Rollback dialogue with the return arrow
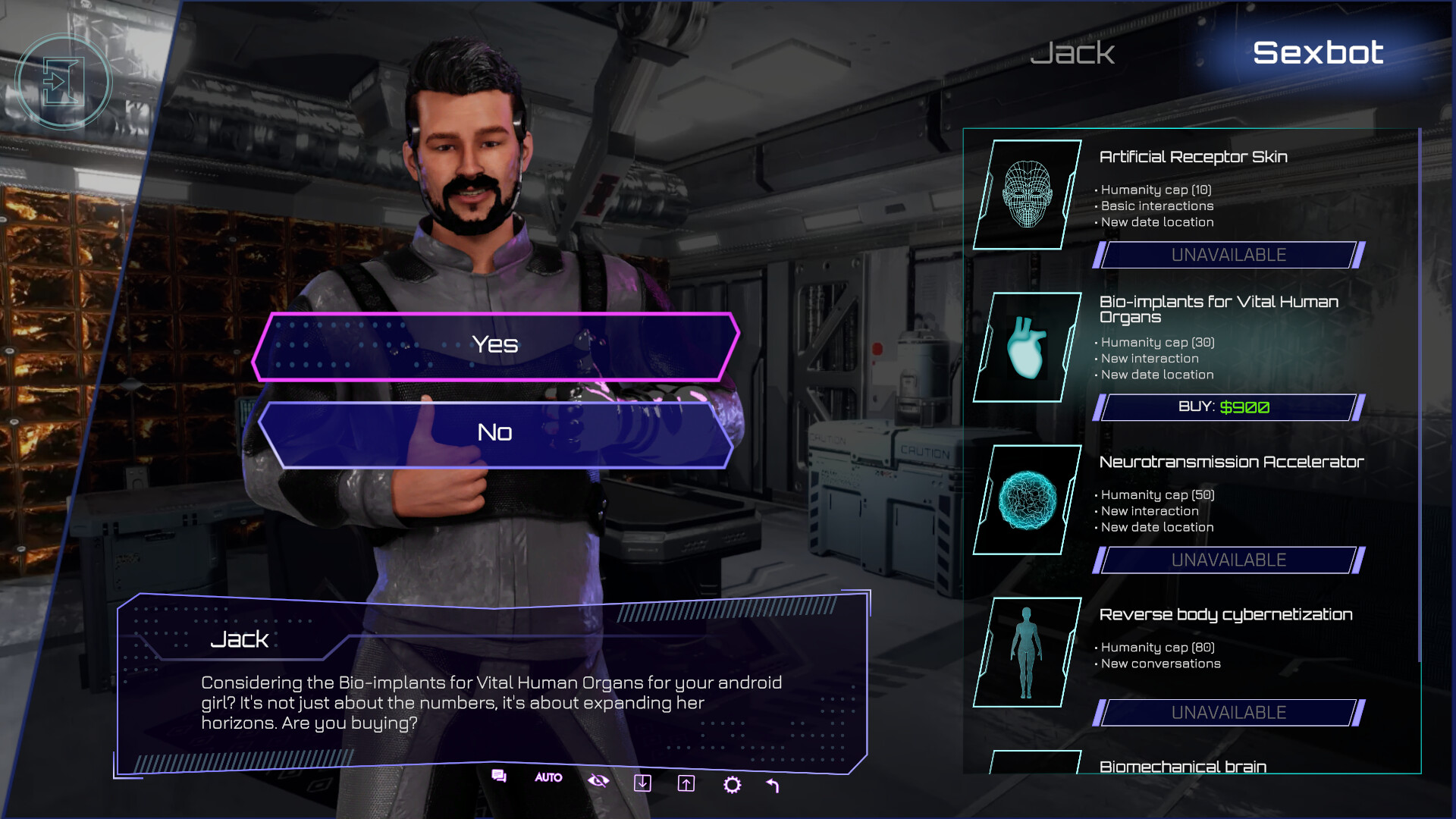Image resolution: width=1456 pixels, height=819 pixels. pos(773,784)
